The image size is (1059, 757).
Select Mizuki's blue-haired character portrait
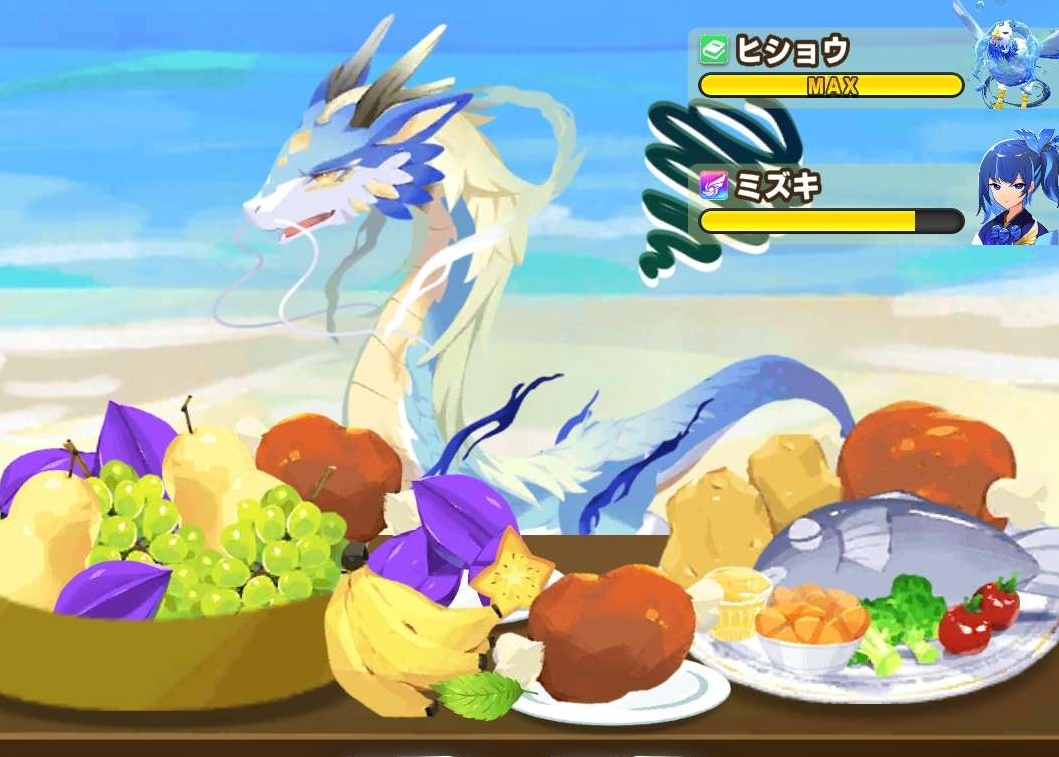coord(1014,190)
